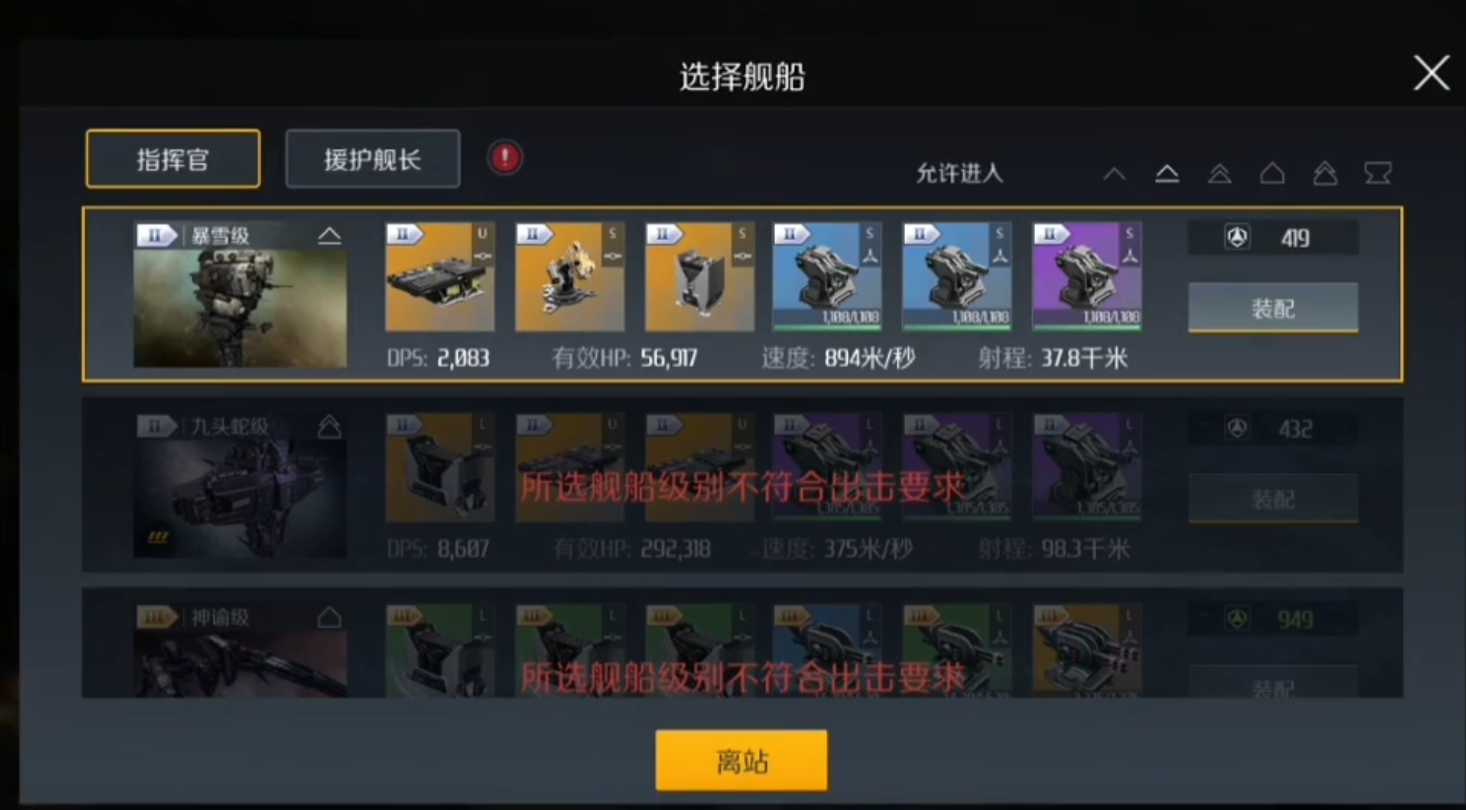Image resolution: width=1466 pixels, height=810 pixels.
Task: Select the industrial ship filter icon
Action: point(1379,173)
